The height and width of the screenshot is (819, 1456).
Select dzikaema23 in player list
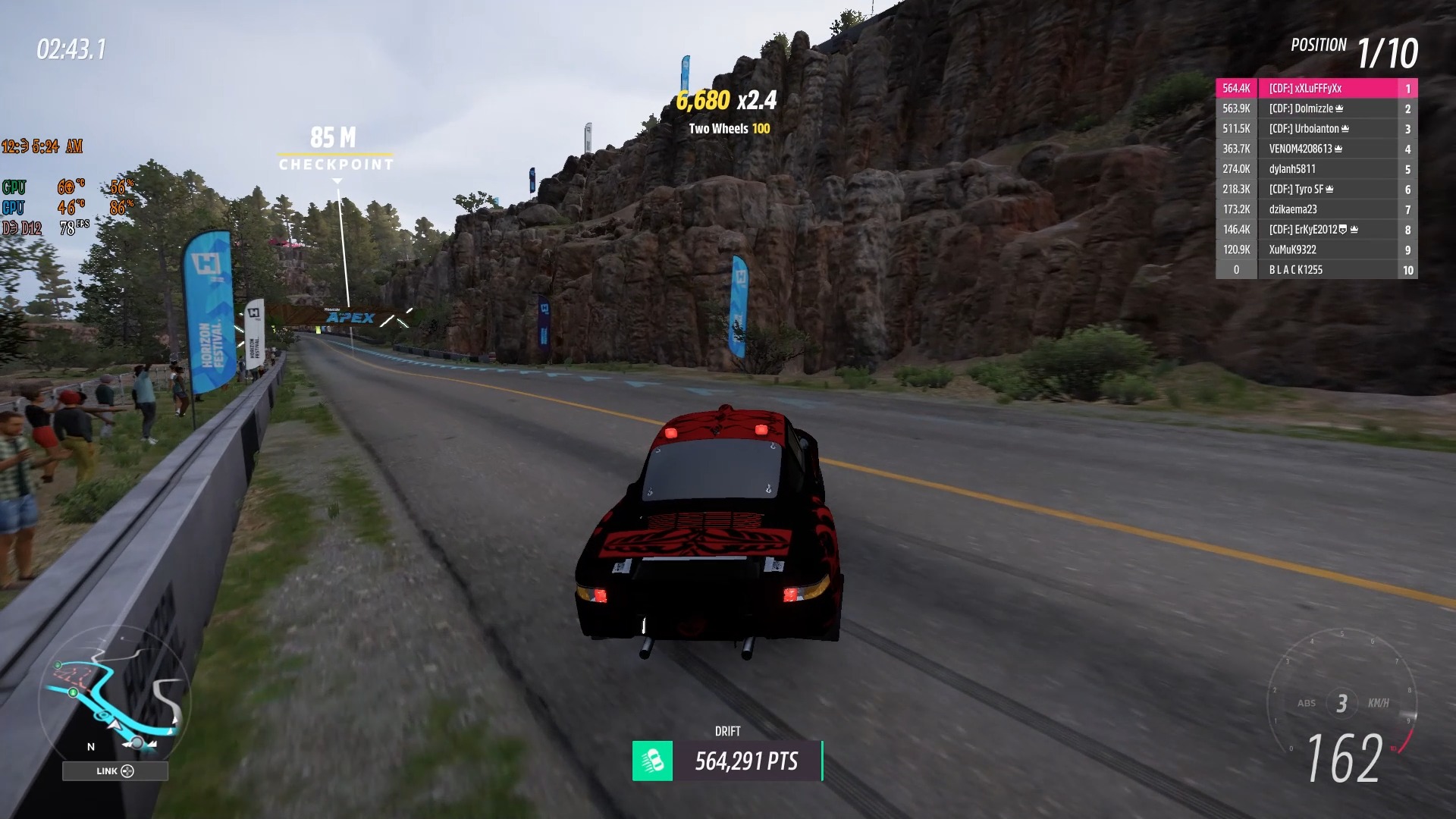click(1316, 209)
